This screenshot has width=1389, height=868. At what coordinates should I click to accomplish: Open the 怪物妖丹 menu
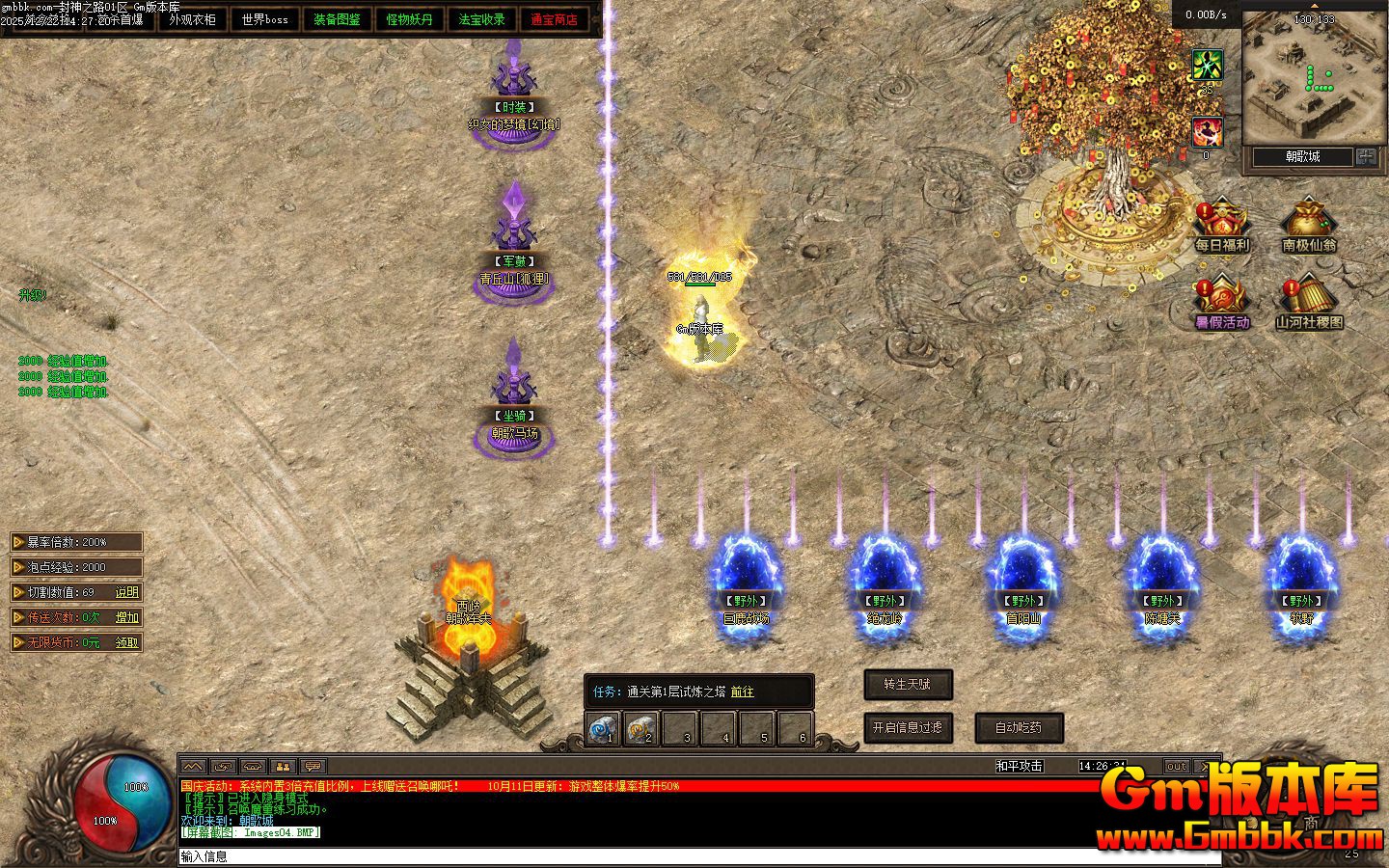[409, 19]
